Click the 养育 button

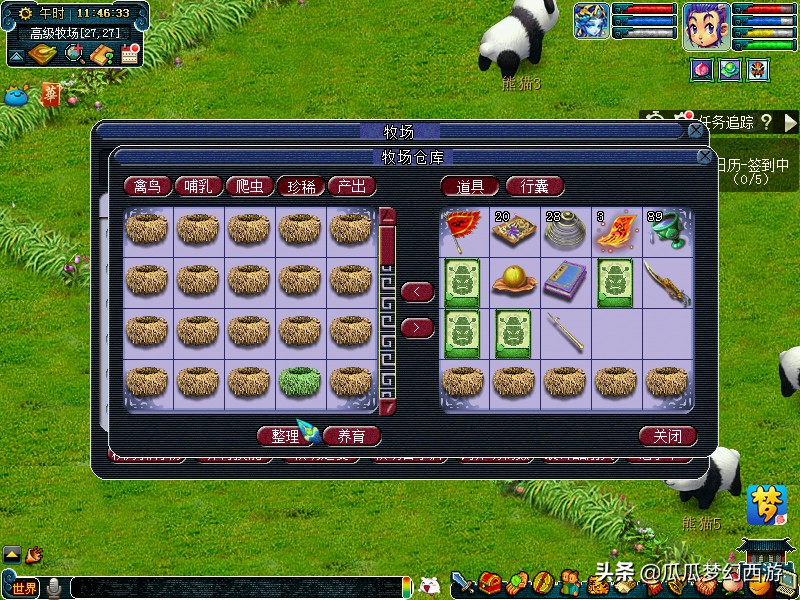tap(352, 436)
